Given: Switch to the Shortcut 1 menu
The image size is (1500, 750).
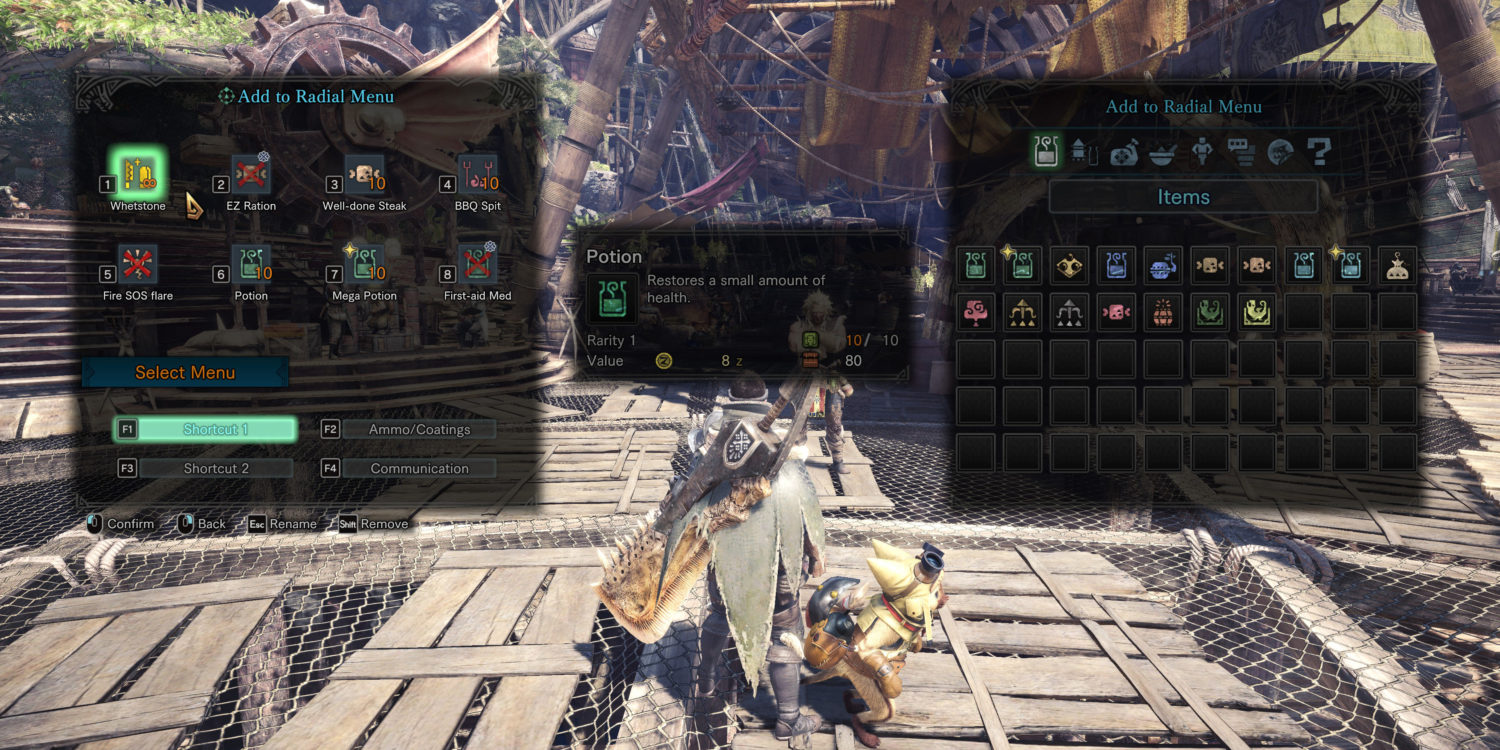Looking at the screenshot, I should pyautogui.click(x=216, y=429).
